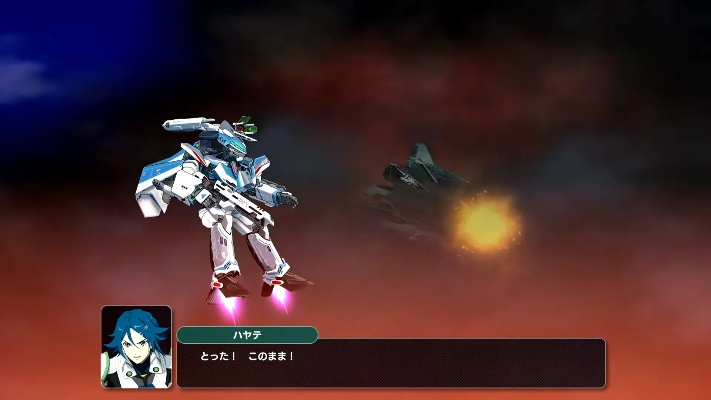Click Hayate's blue-haired pilot portrait

tap(136, 346)
